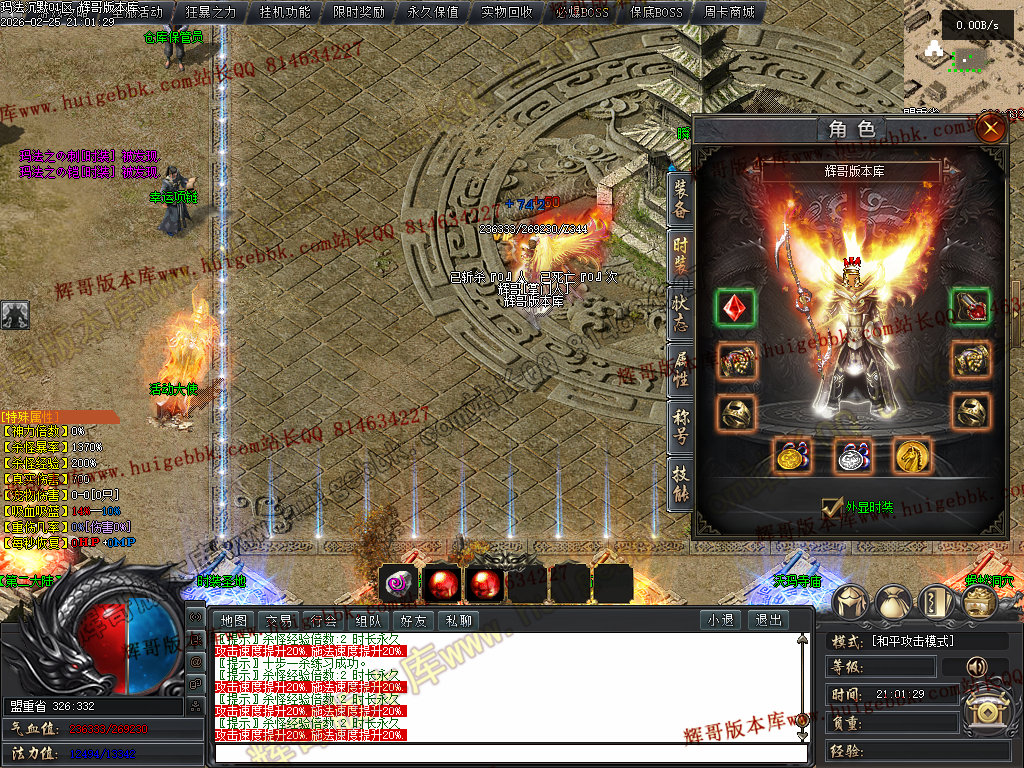Open the 状态 status tab
This screenshot has height=768, width=1024.
[x=680, y=312]
